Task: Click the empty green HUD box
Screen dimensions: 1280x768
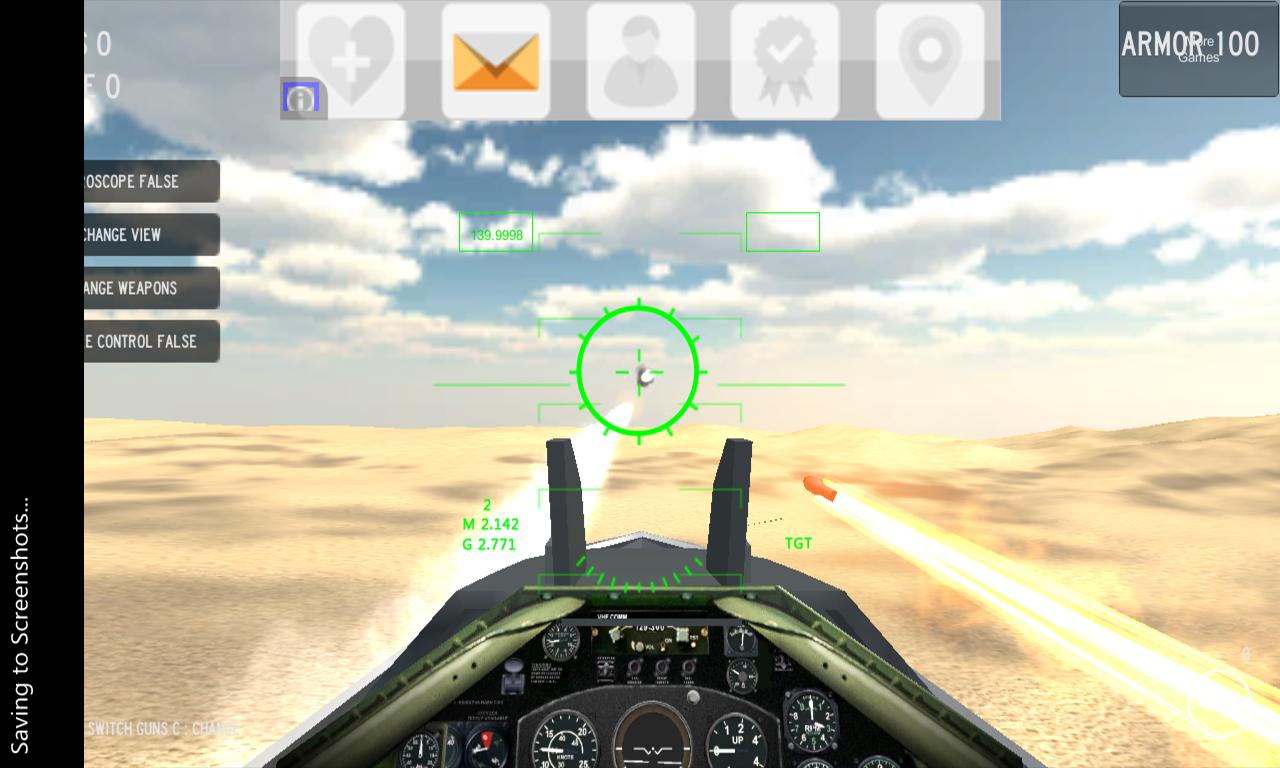Action: click(x=782, y=231)
